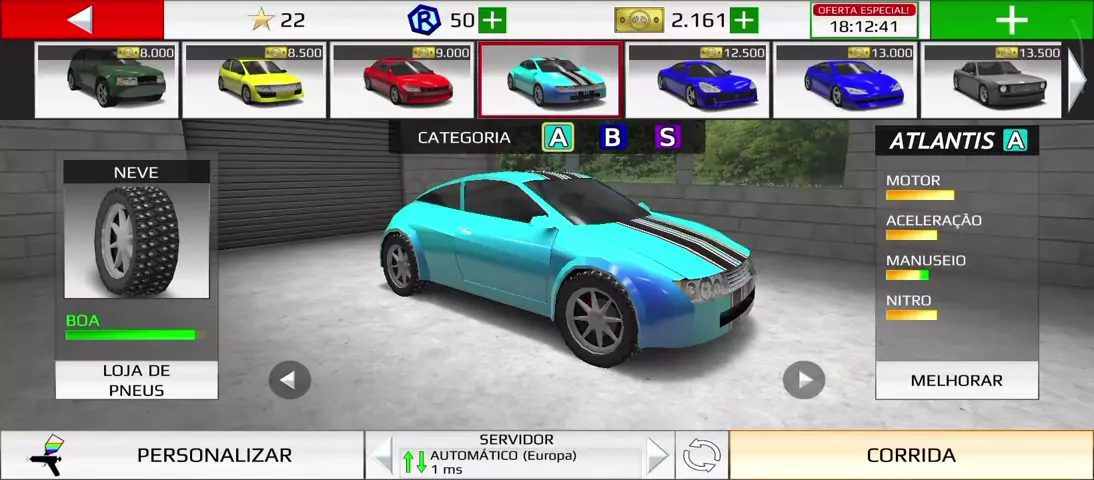Select the green car thumbnail
1094x480 pixels.
pyautogui.click(x=106, y=80)
